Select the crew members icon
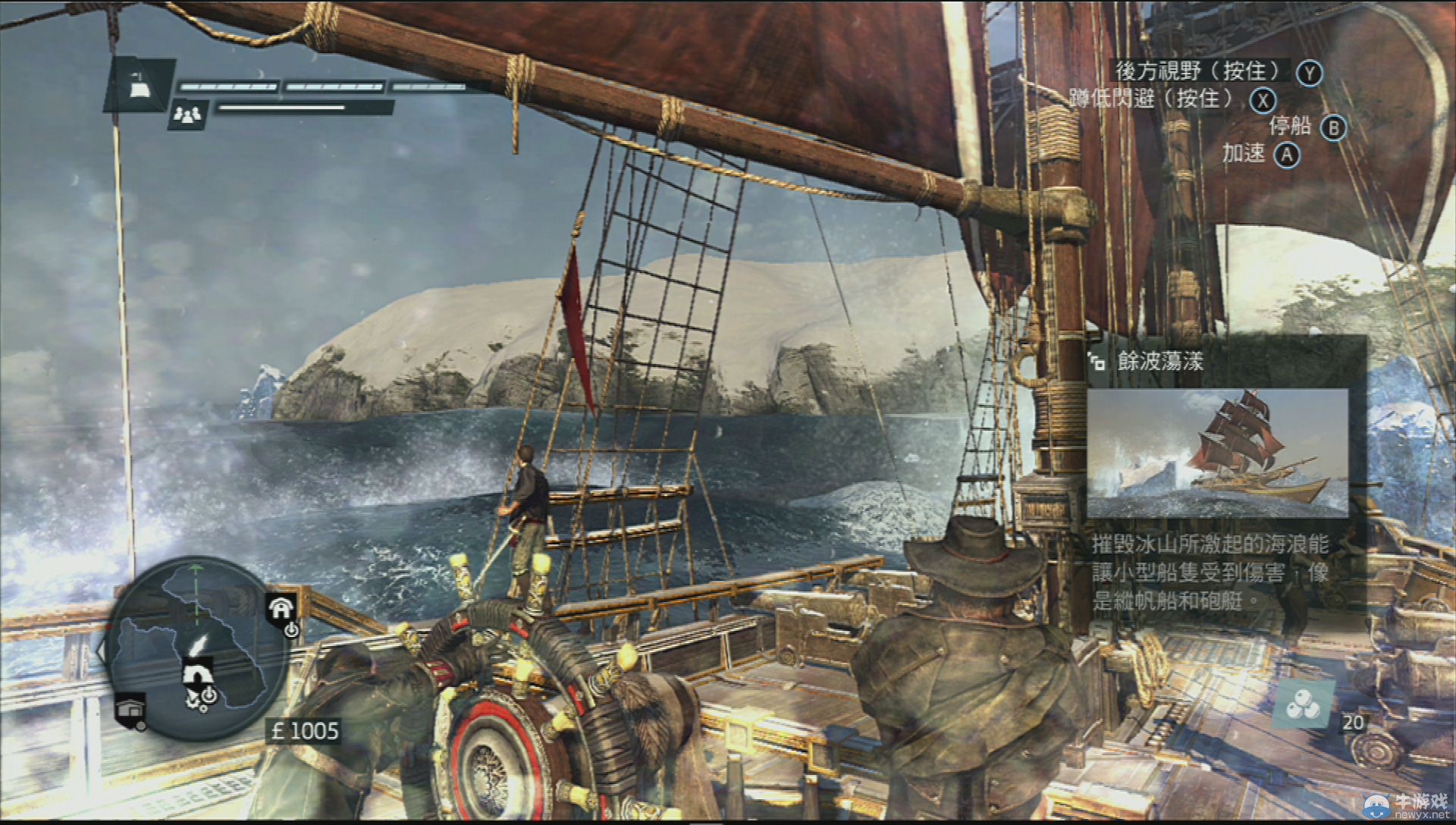1456x825 pixels. click(x=188, y=114)
